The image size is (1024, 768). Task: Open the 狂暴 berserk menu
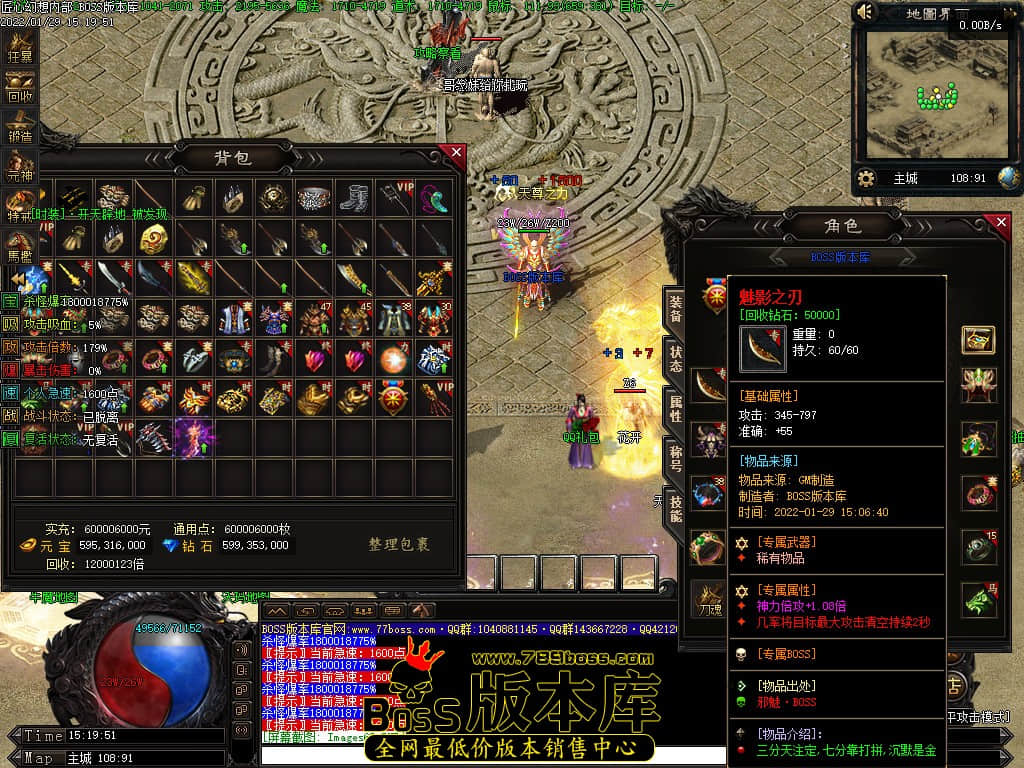(x=20, y=51)
